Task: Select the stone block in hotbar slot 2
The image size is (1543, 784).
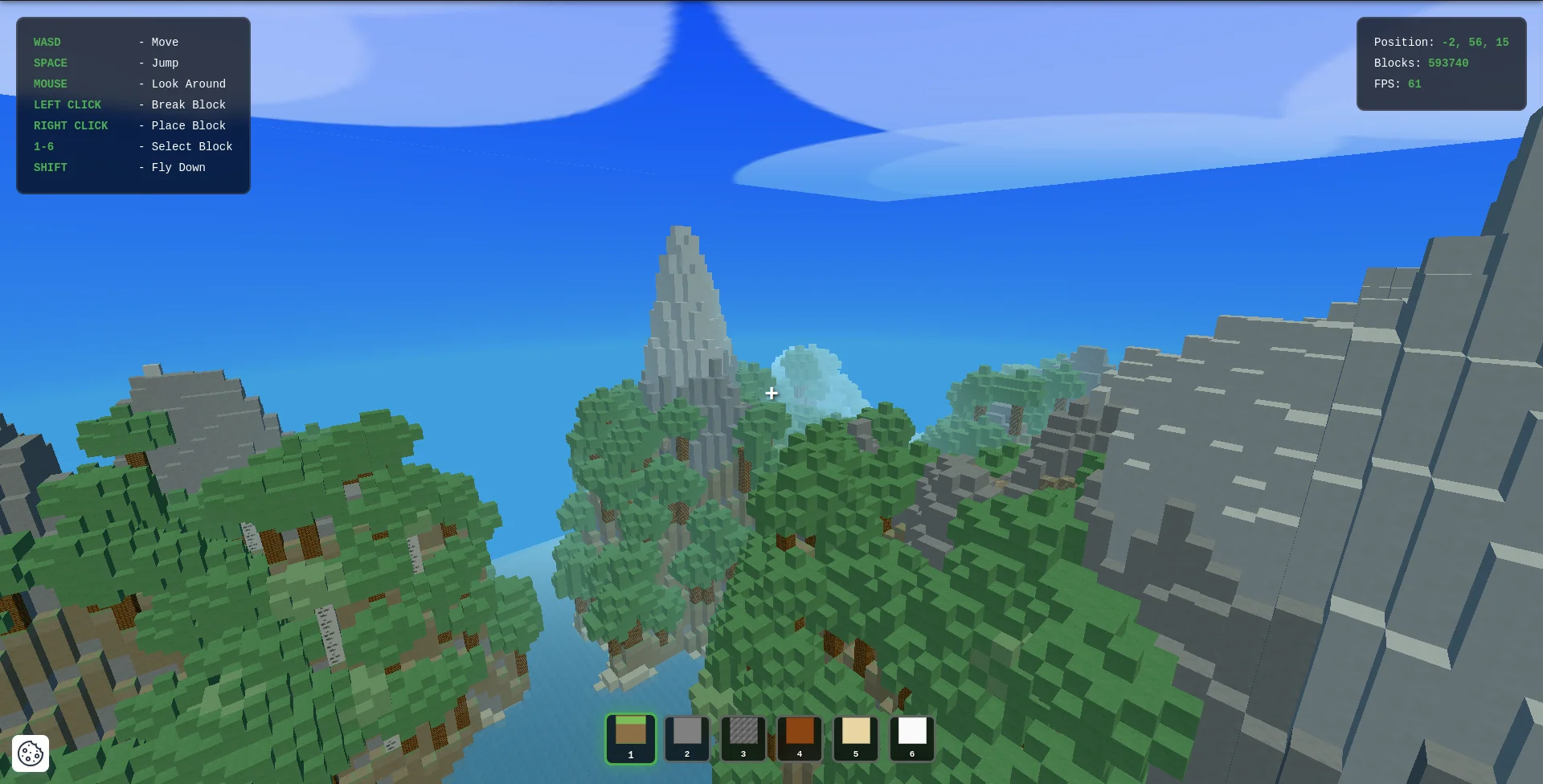Action: tap(686, 736)
